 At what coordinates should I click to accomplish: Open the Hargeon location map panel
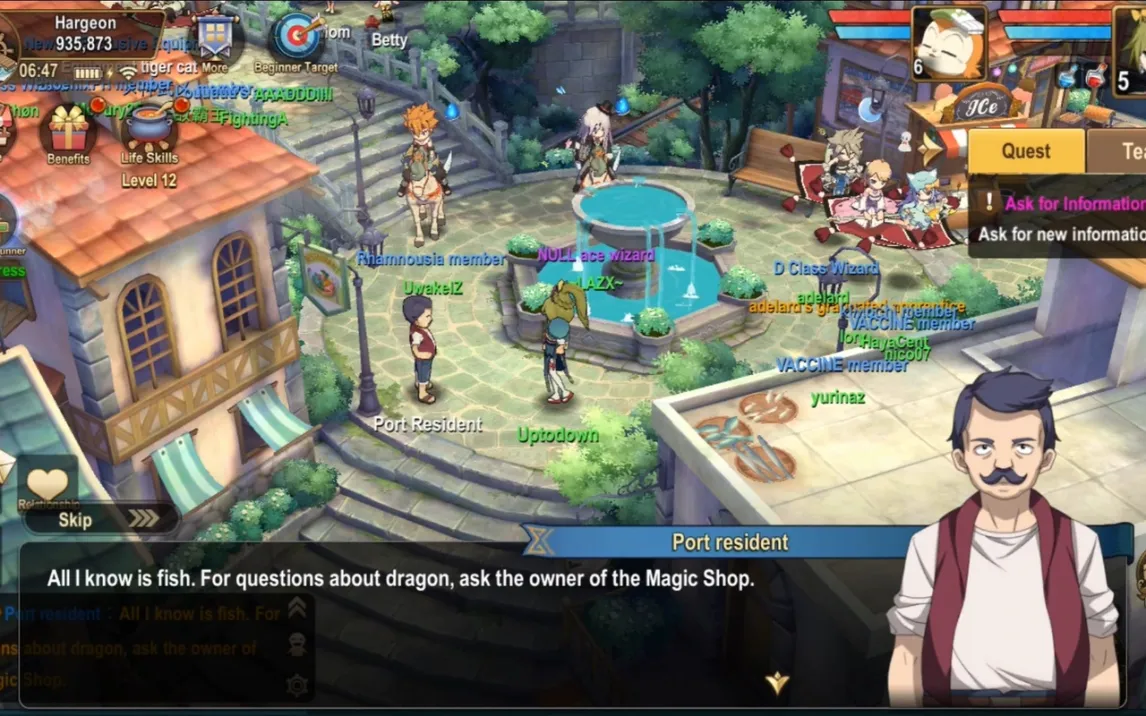[85, 33]
